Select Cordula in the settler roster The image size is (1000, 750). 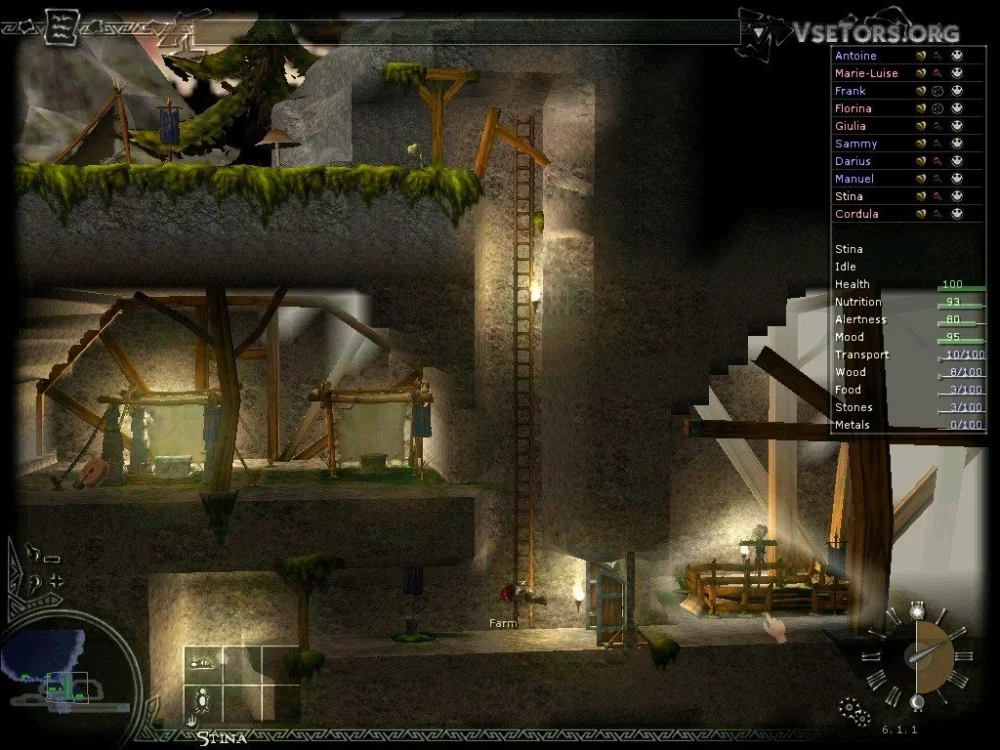click(855, 214)
